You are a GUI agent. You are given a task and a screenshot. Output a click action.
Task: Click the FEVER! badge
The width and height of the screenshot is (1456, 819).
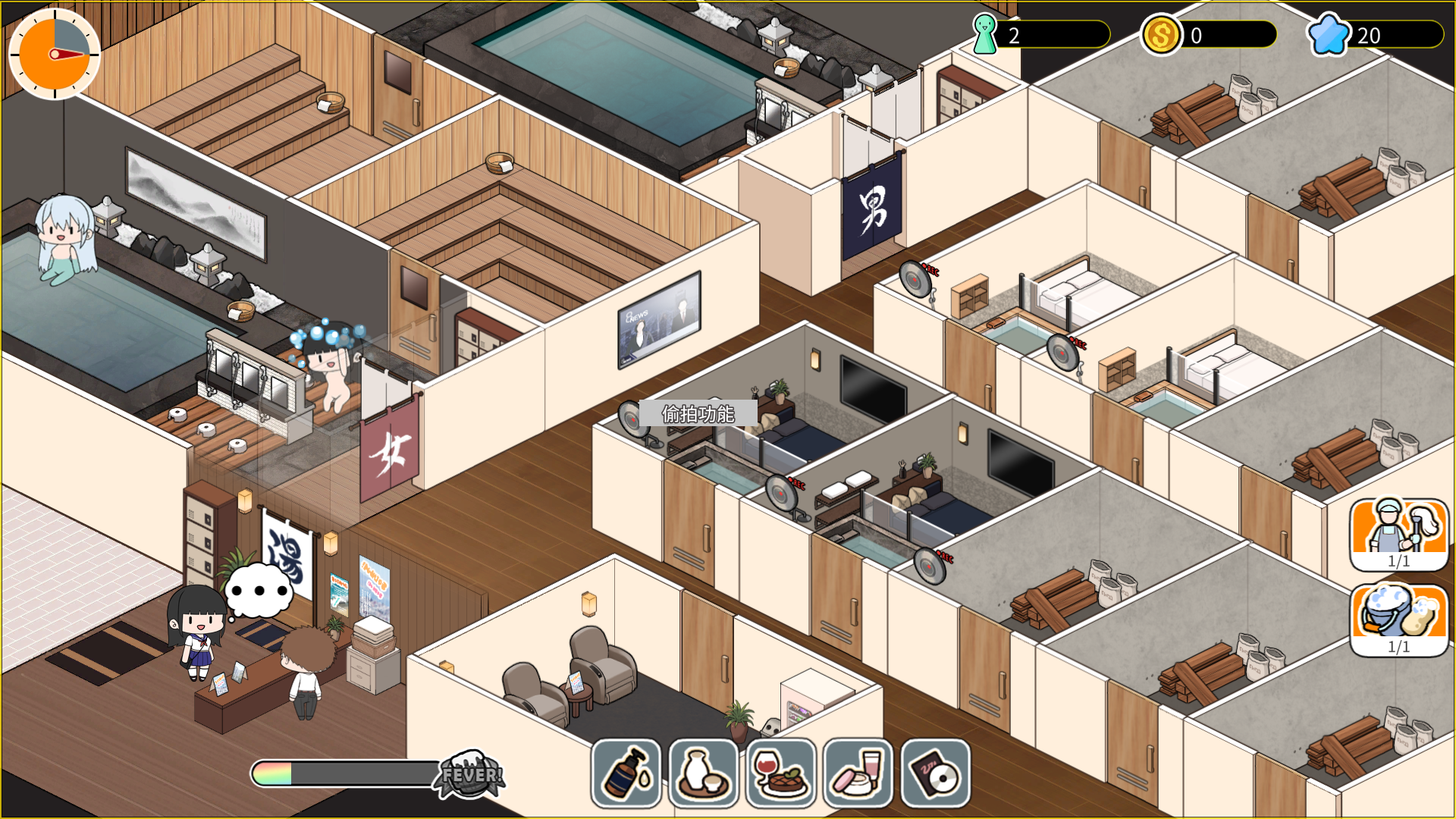(x=470, y=774)
